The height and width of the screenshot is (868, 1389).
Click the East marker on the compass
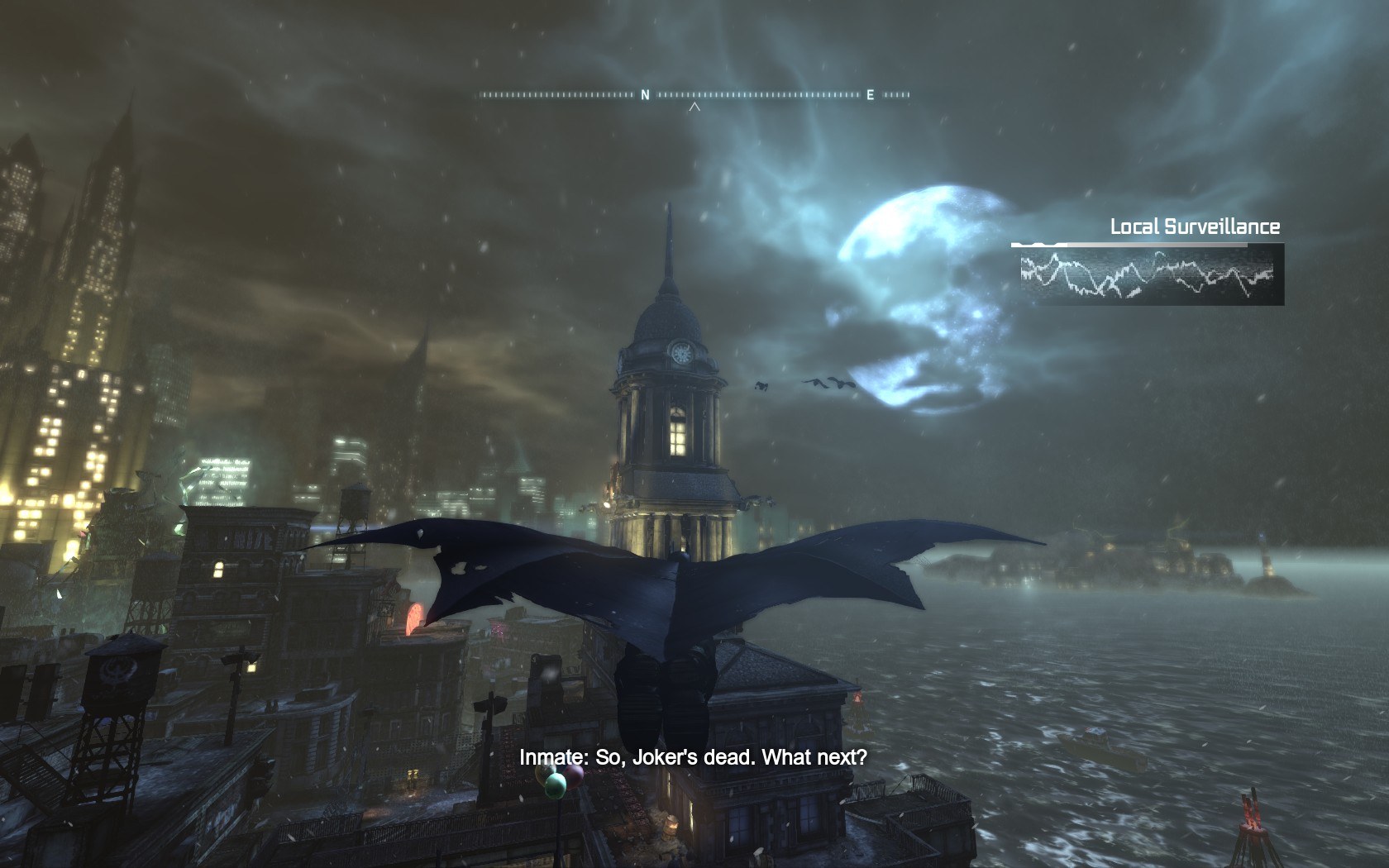(x=870, y=95)
